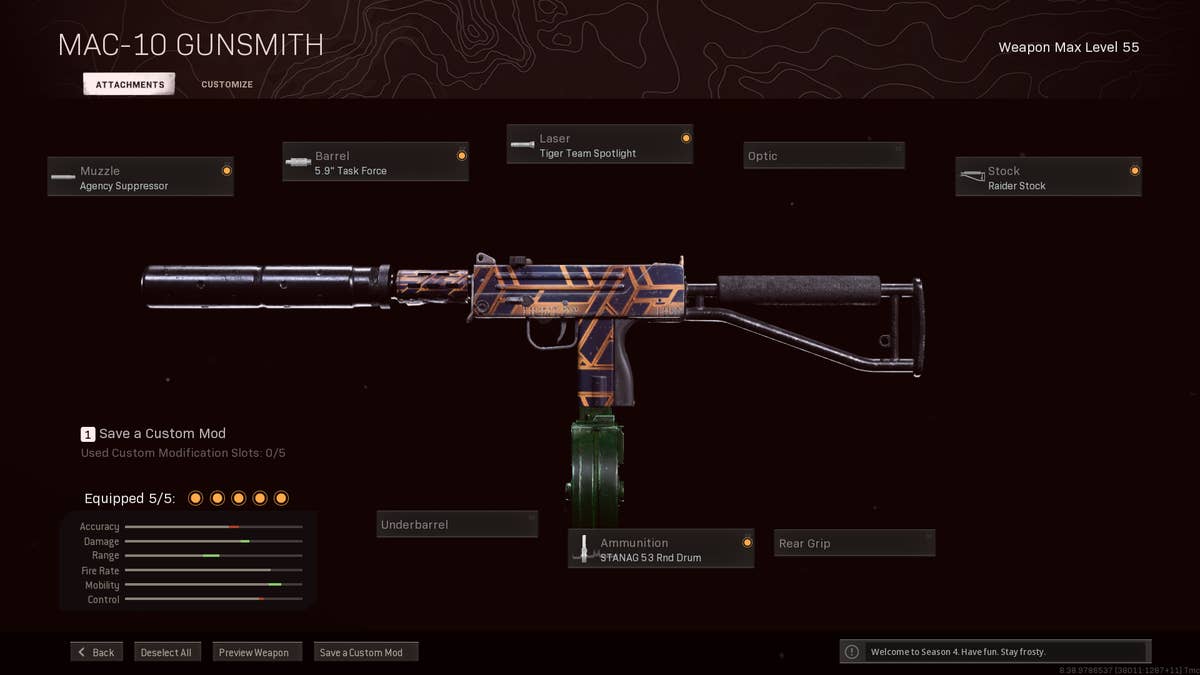
Task: Click Deselect All attachments
Action: 166,652
